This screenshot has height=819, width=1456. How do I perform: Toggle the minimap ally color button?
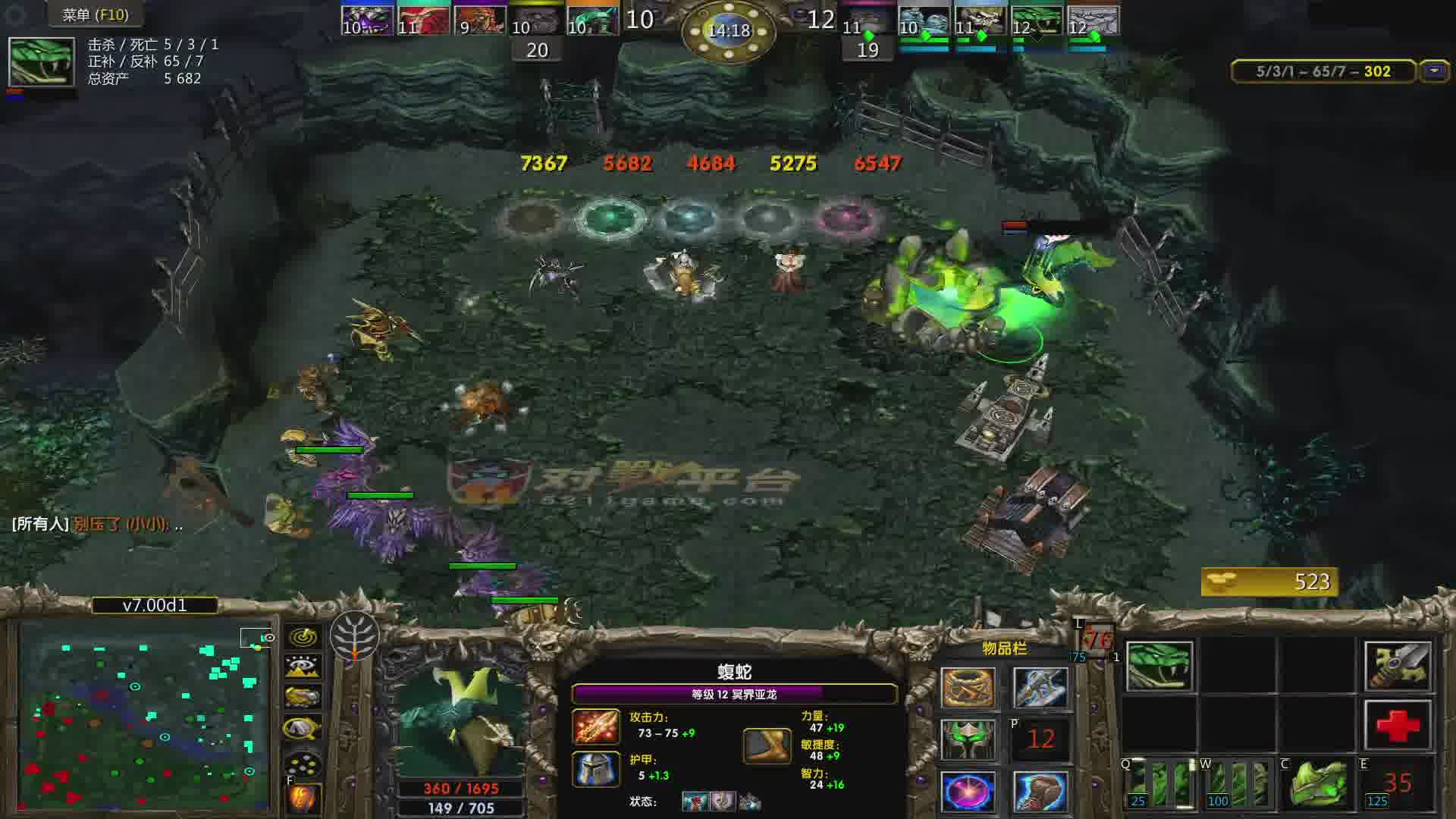coord(303,698)
